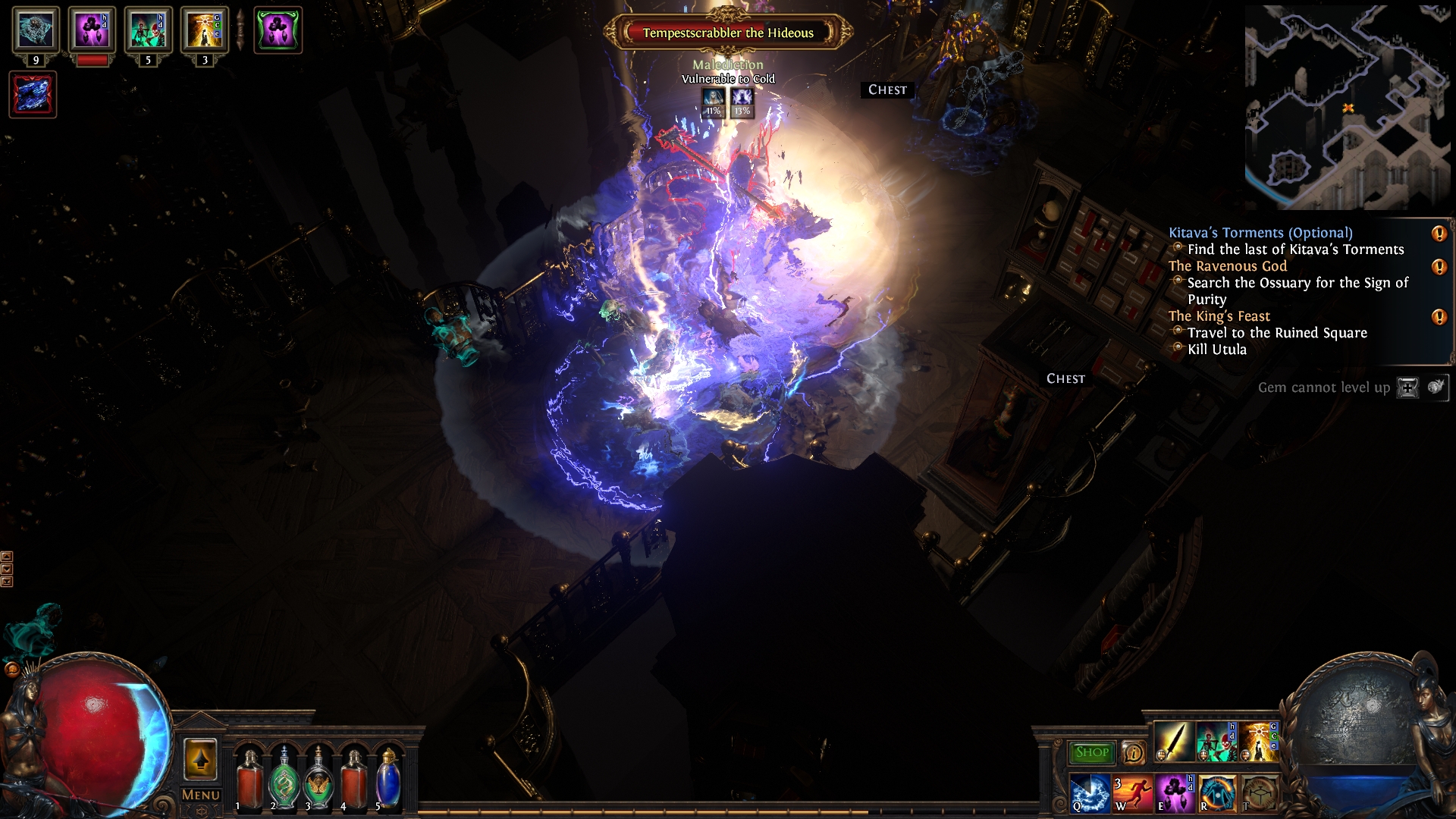This screenshot has height=819, width=1456.
Task: Drink the green swirl flask in slot 2
Action: click(284, 777)
